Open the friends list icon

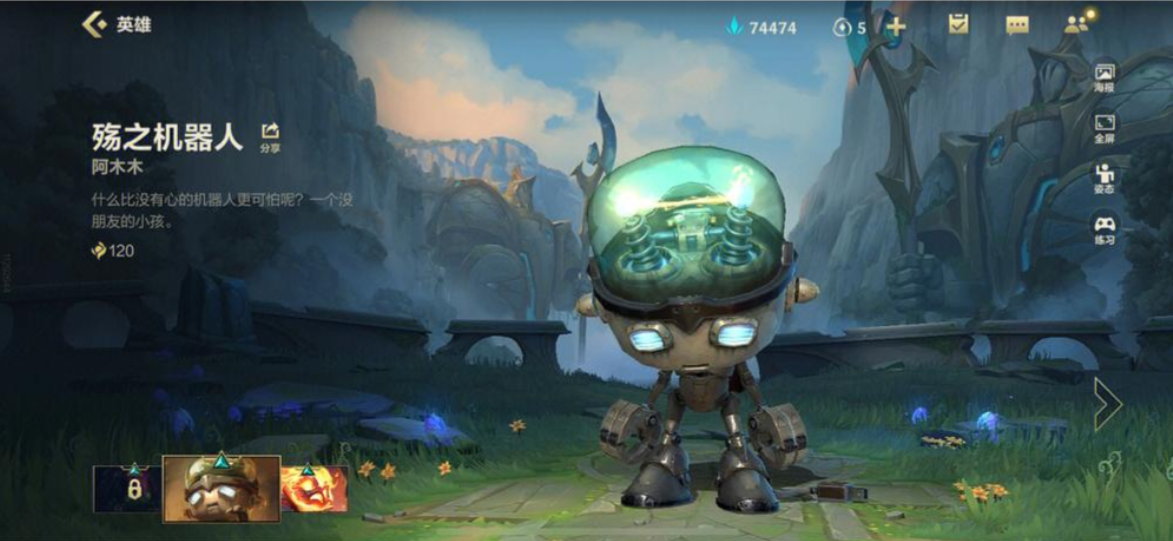1077,25
